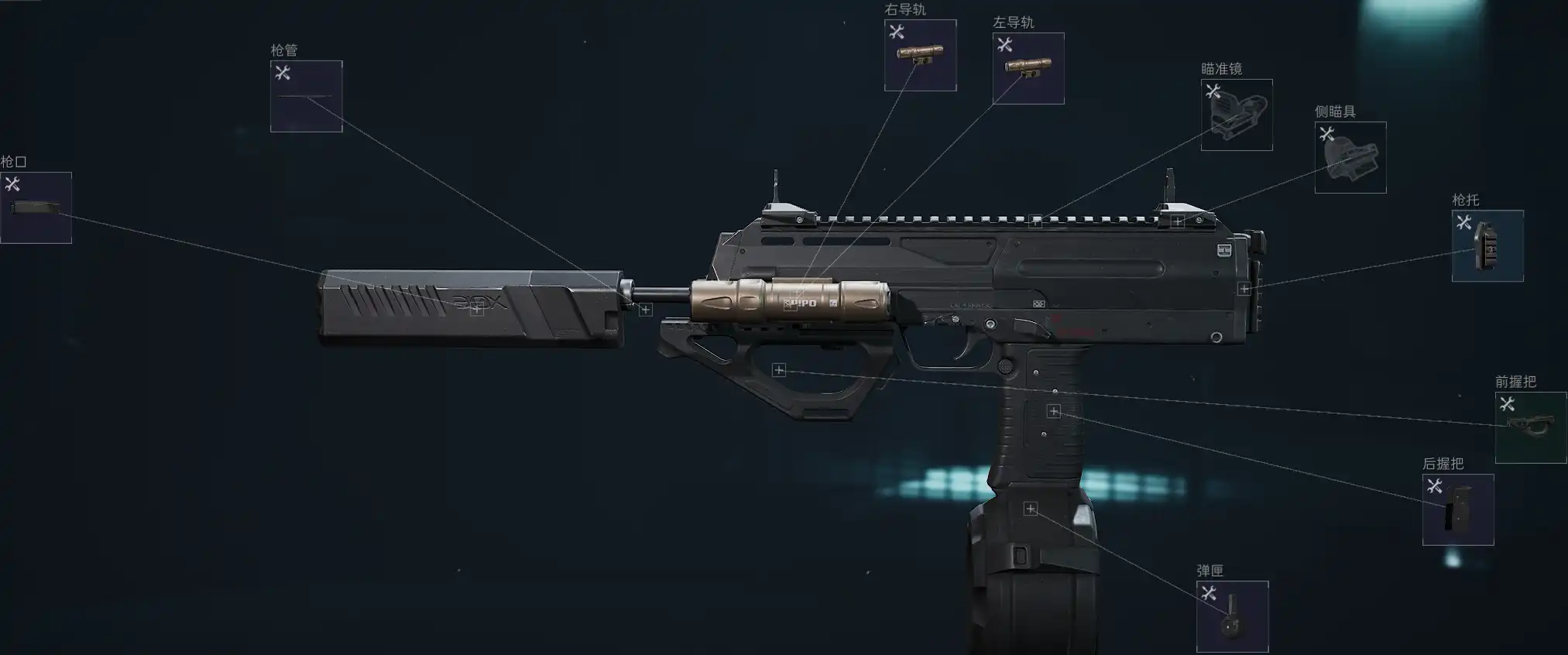
Task: Open the 左导轨 left rail slot
Action: (x=1028, y=68)
